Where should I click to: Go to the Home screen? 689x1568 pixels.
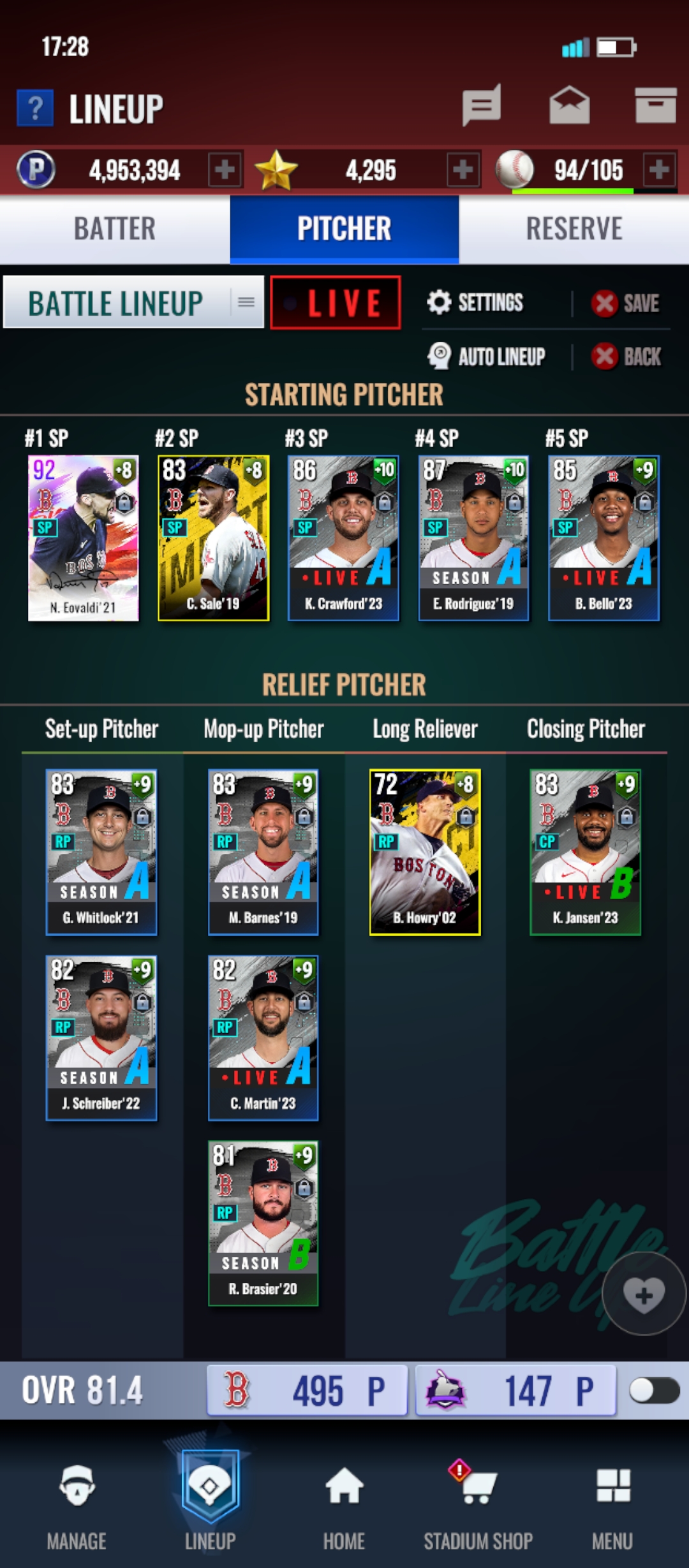[x=344, y=1506]
